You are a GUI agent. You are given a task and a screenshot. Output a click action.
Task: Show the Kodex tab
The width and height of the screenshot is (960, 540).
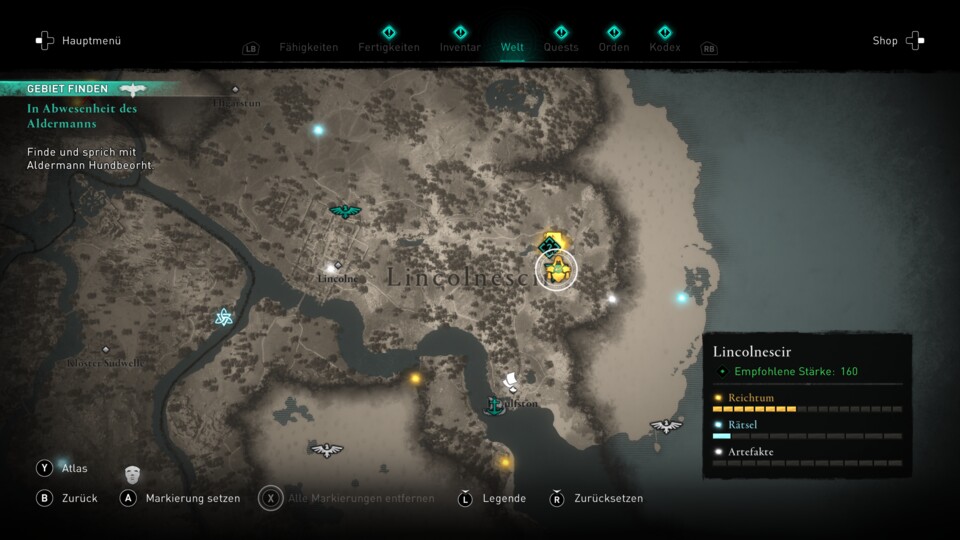(x=664, y=47)
